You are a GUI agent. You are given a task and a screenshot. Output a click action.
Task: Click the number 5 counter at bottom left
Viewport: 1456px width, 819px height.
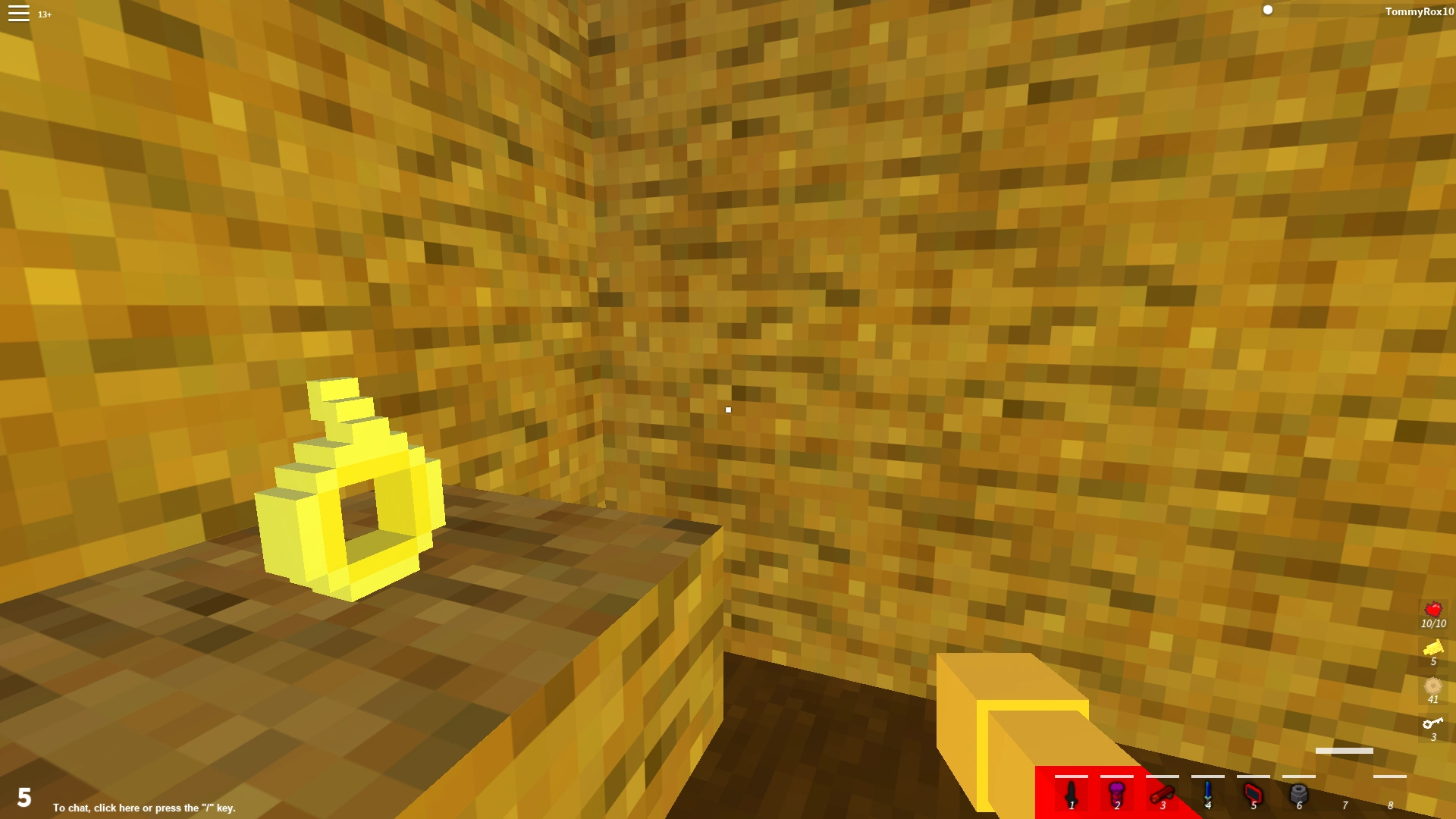[25, 797]
